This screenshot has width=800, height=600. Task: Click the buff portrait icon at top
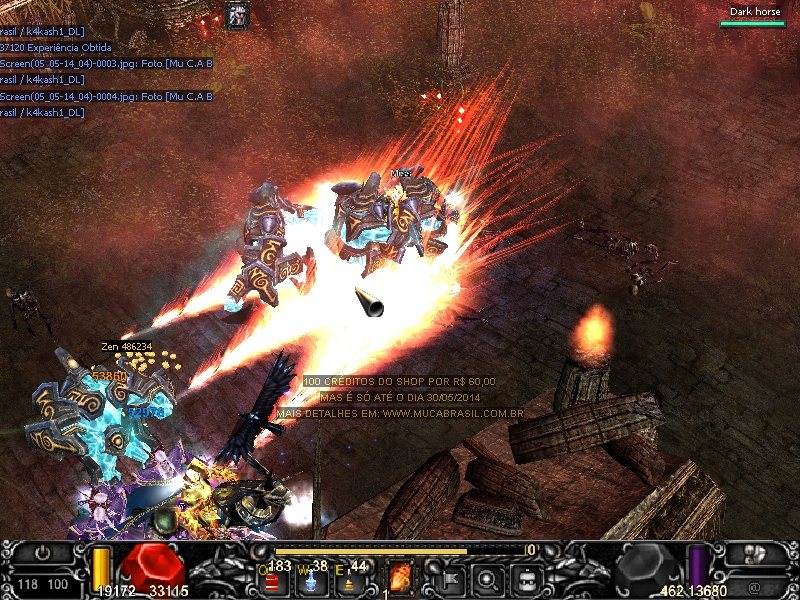click(x=238, y=15)
